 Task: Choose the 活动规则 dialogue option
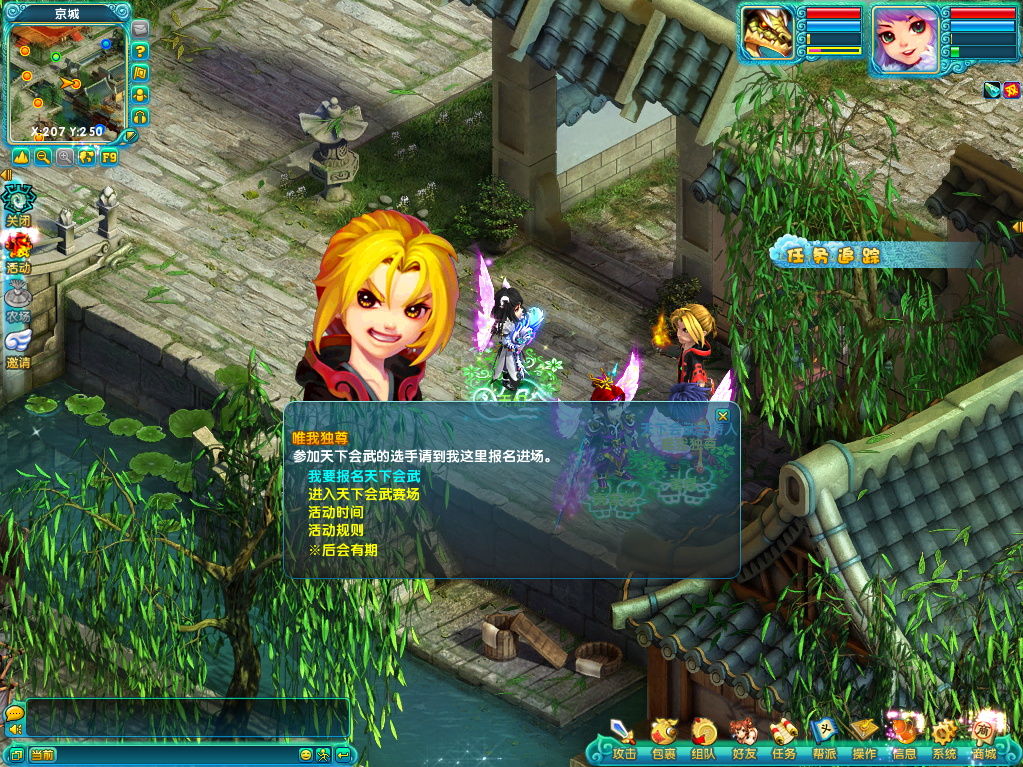pyautogui.click(x=336, y=531)
